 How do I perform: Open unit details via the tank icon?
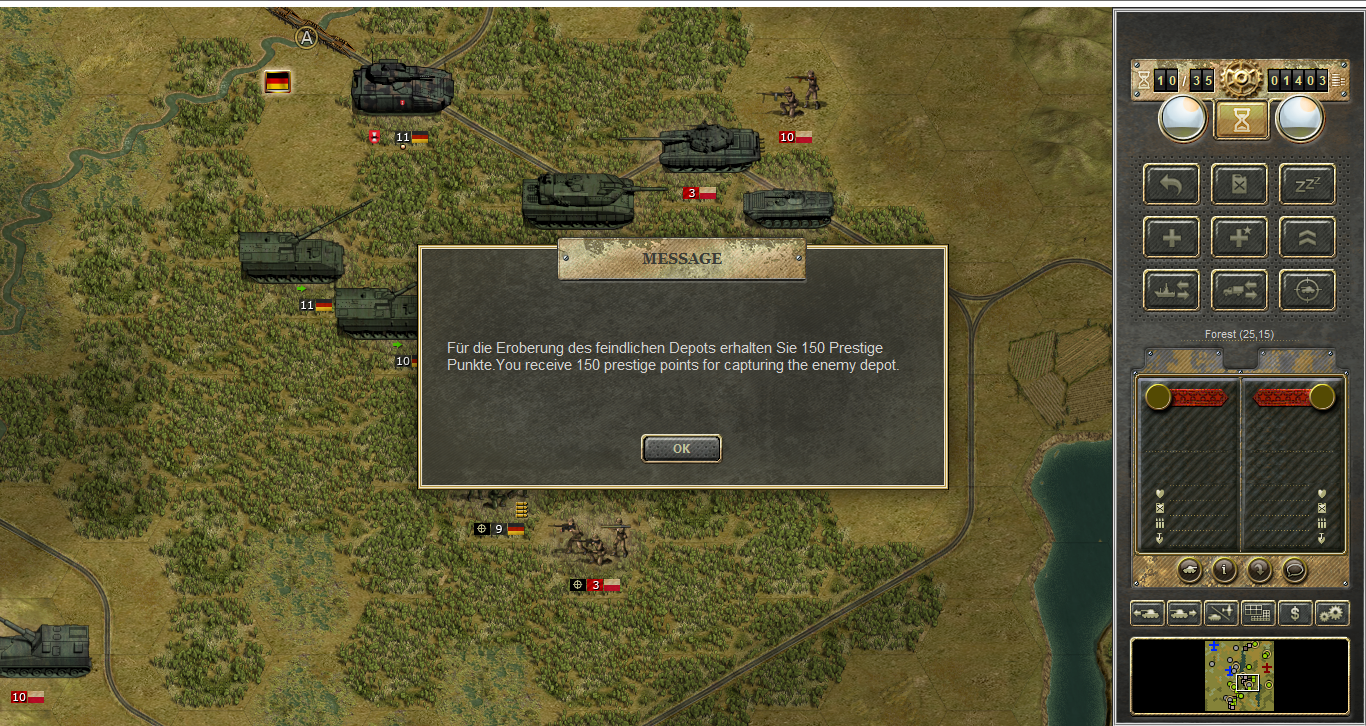click(1189, 570)
